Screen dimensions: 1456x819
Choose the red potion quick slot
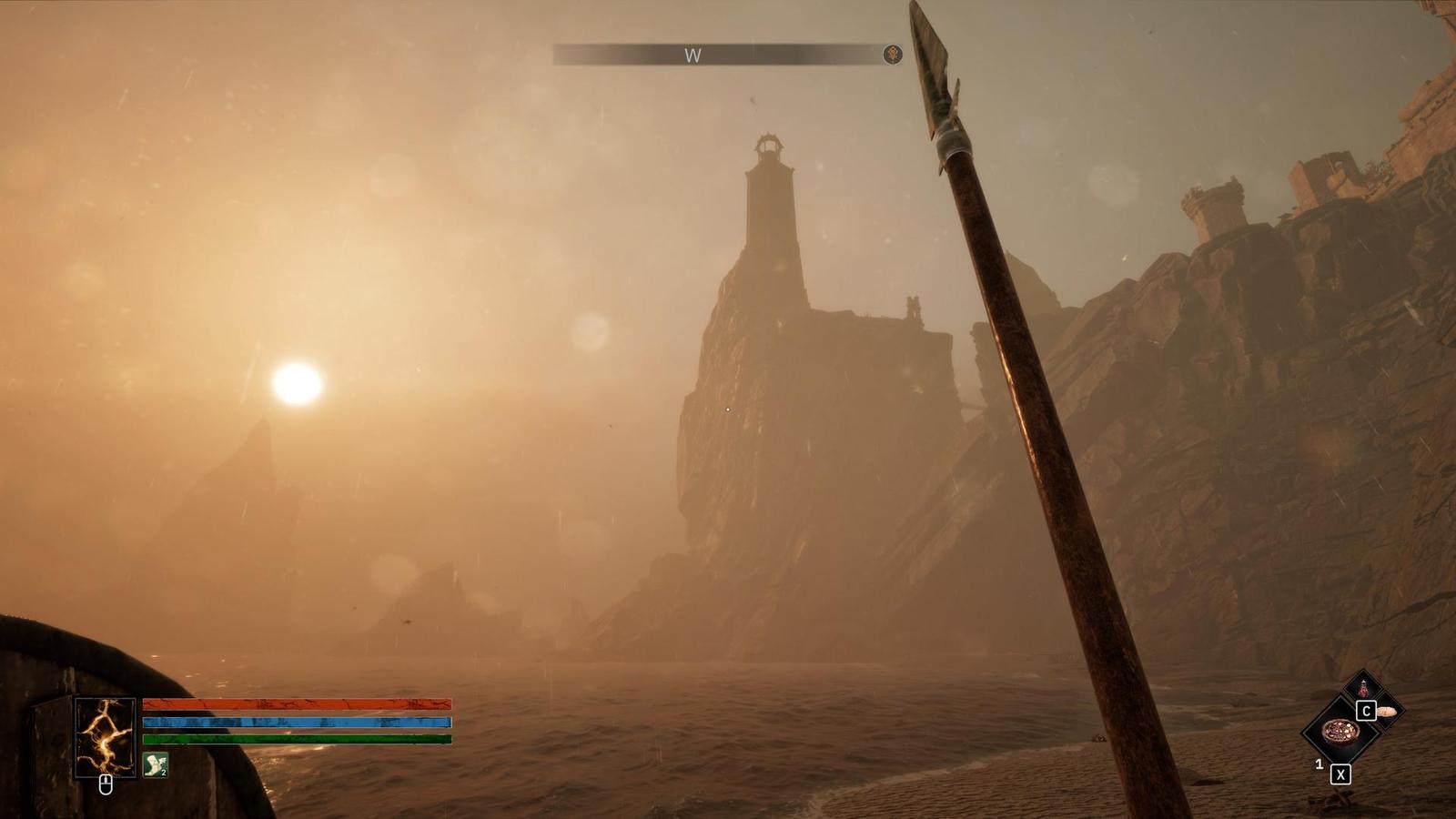pos(1363,689)
